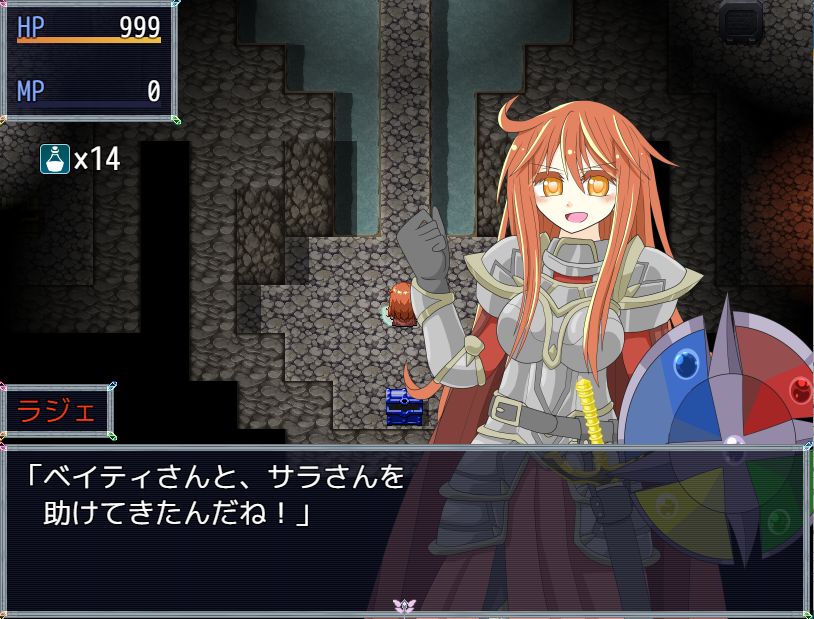Screen dimensions: 814x619
Task: Use the potion item icon
Action: click(x=54, y=159)
